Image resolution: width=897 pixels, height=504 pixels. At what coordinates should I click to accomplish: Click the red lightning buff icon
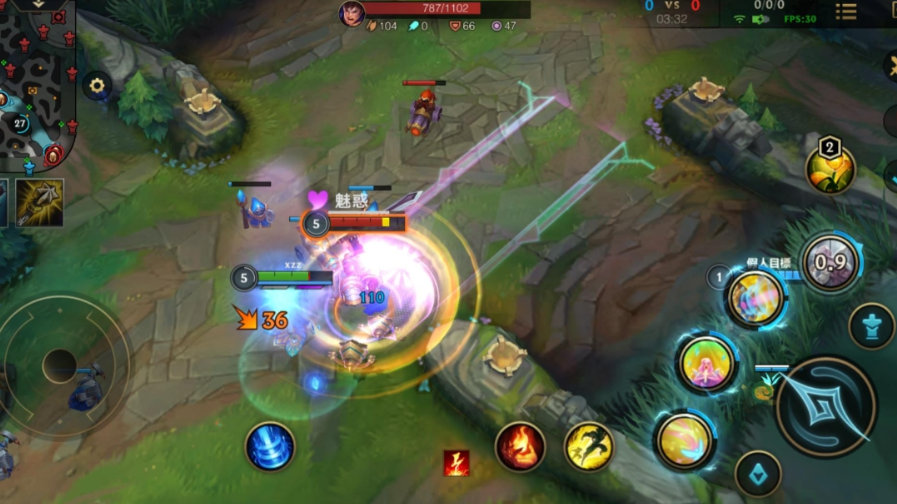tap(457, 462)
